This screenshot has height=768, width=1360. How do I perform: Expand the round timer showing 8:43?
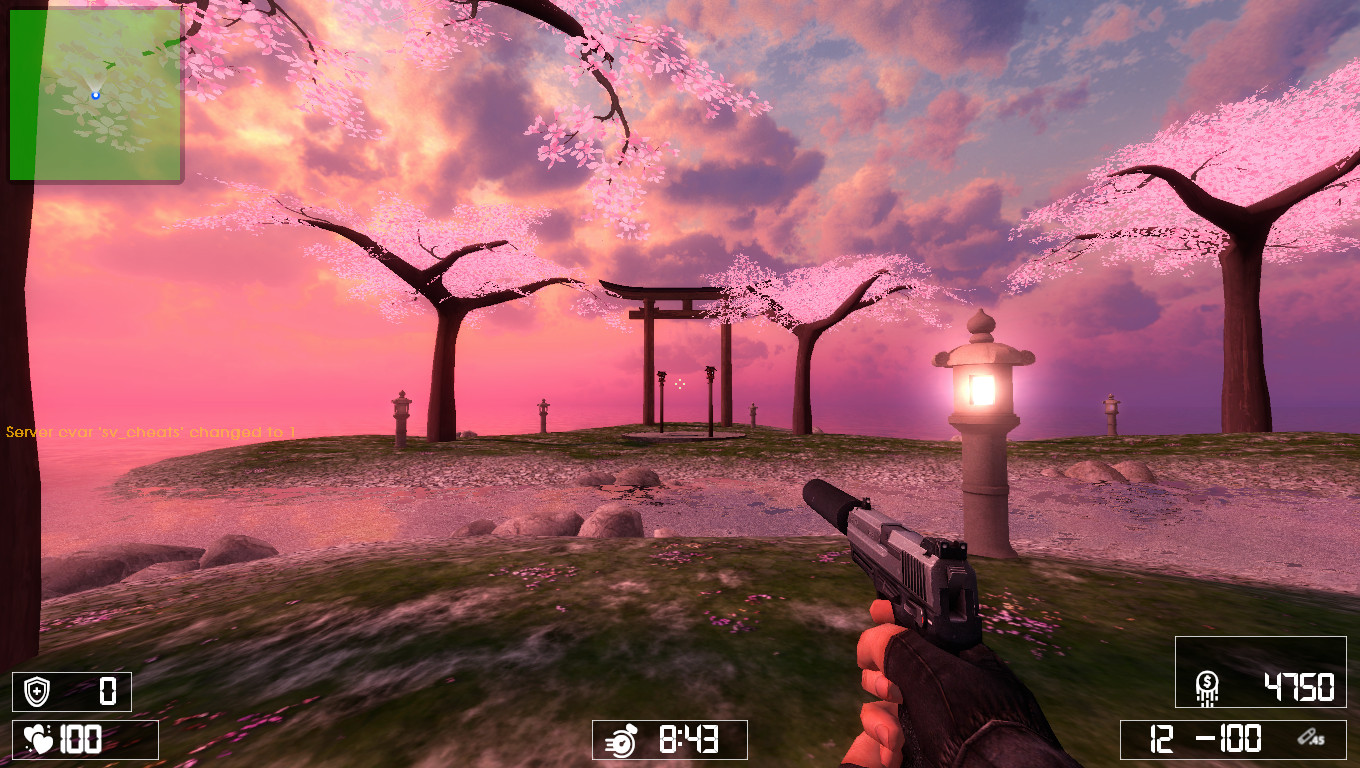pyautogui.click(x=670, y=741)
